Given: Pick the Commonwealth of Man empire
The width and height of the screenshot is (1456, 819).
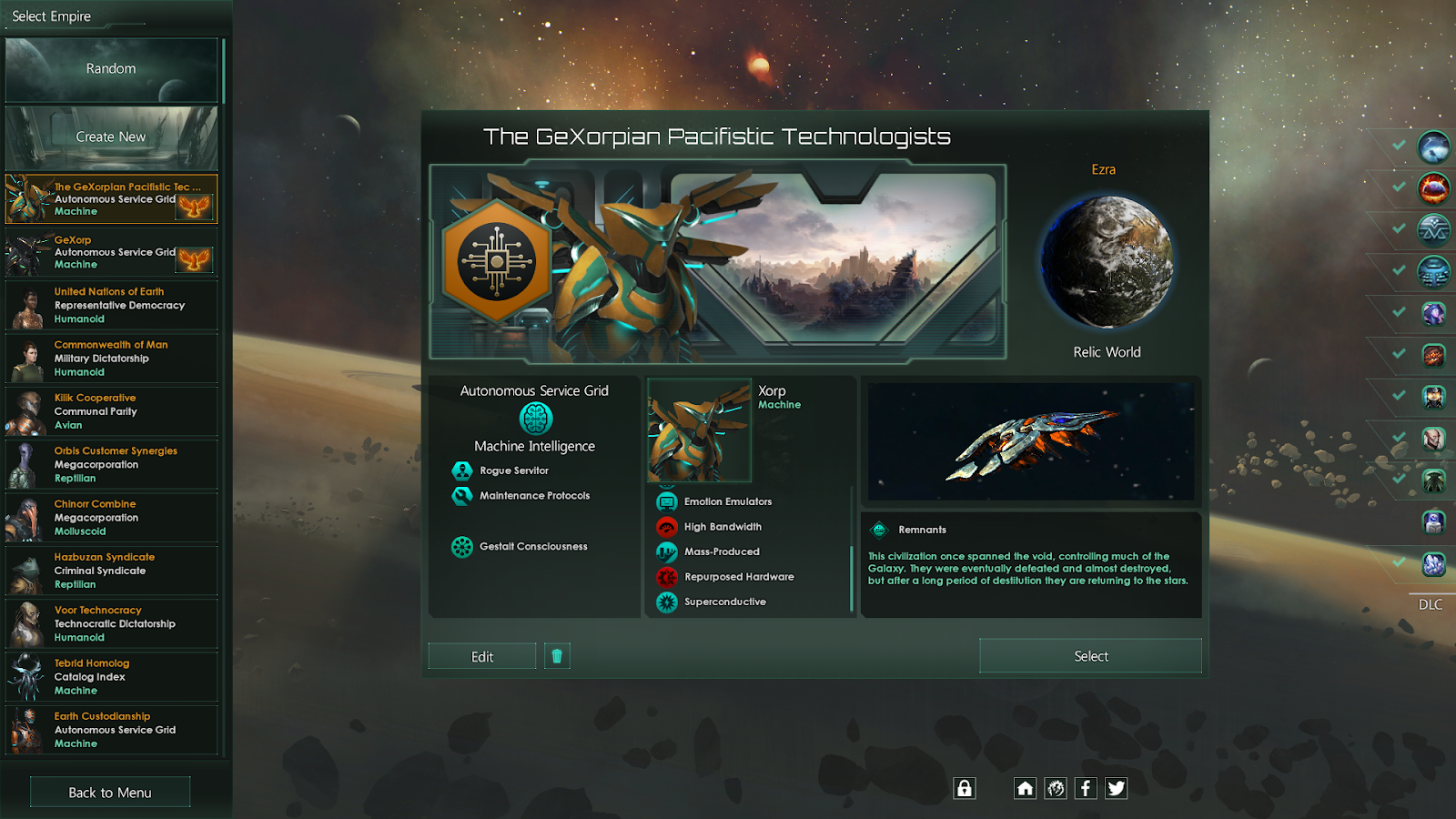Looking at the screenshot, I should click(111, 359).
